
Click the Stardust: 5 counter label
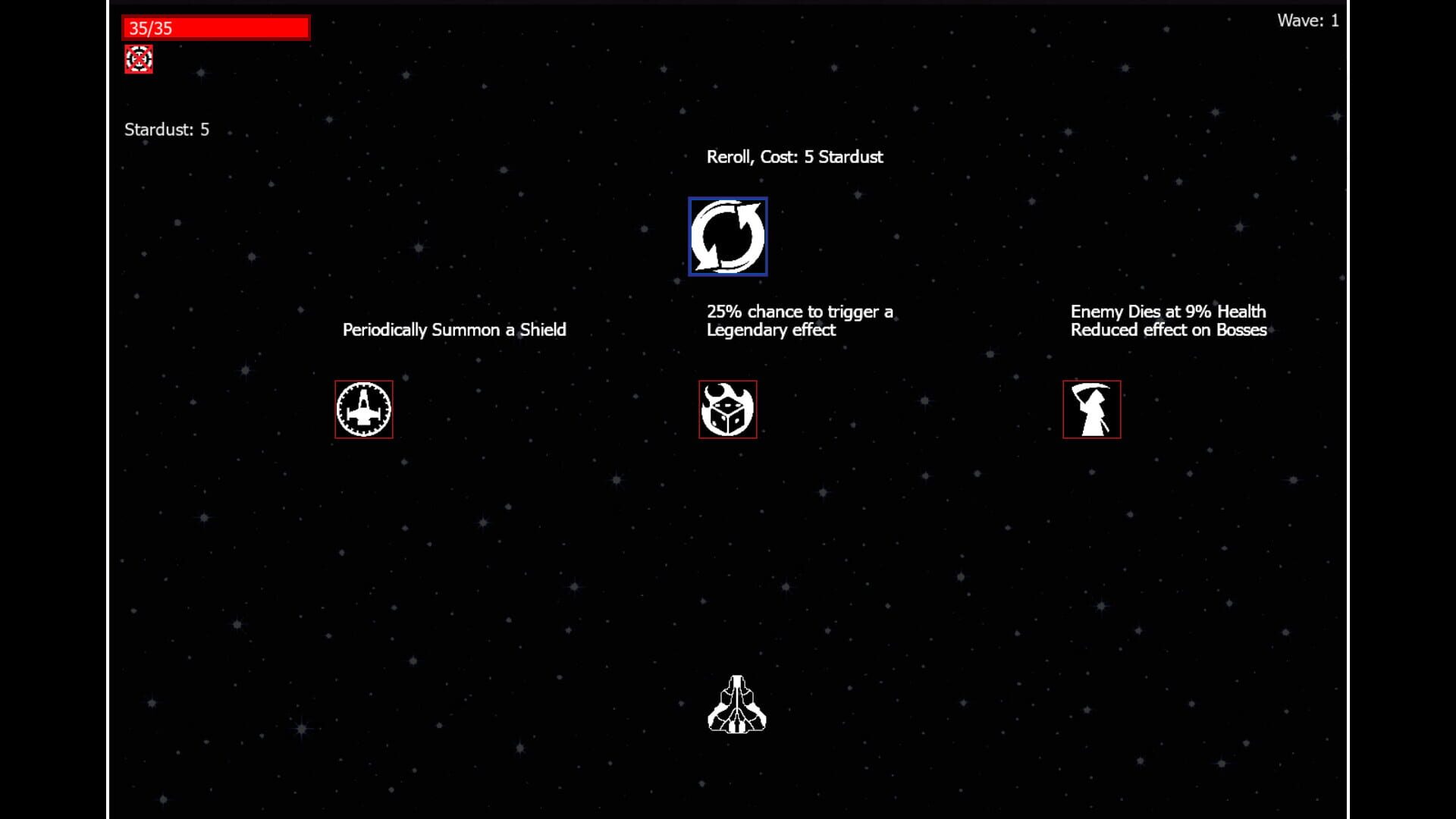pyautogui.click(x=168, y=130)
